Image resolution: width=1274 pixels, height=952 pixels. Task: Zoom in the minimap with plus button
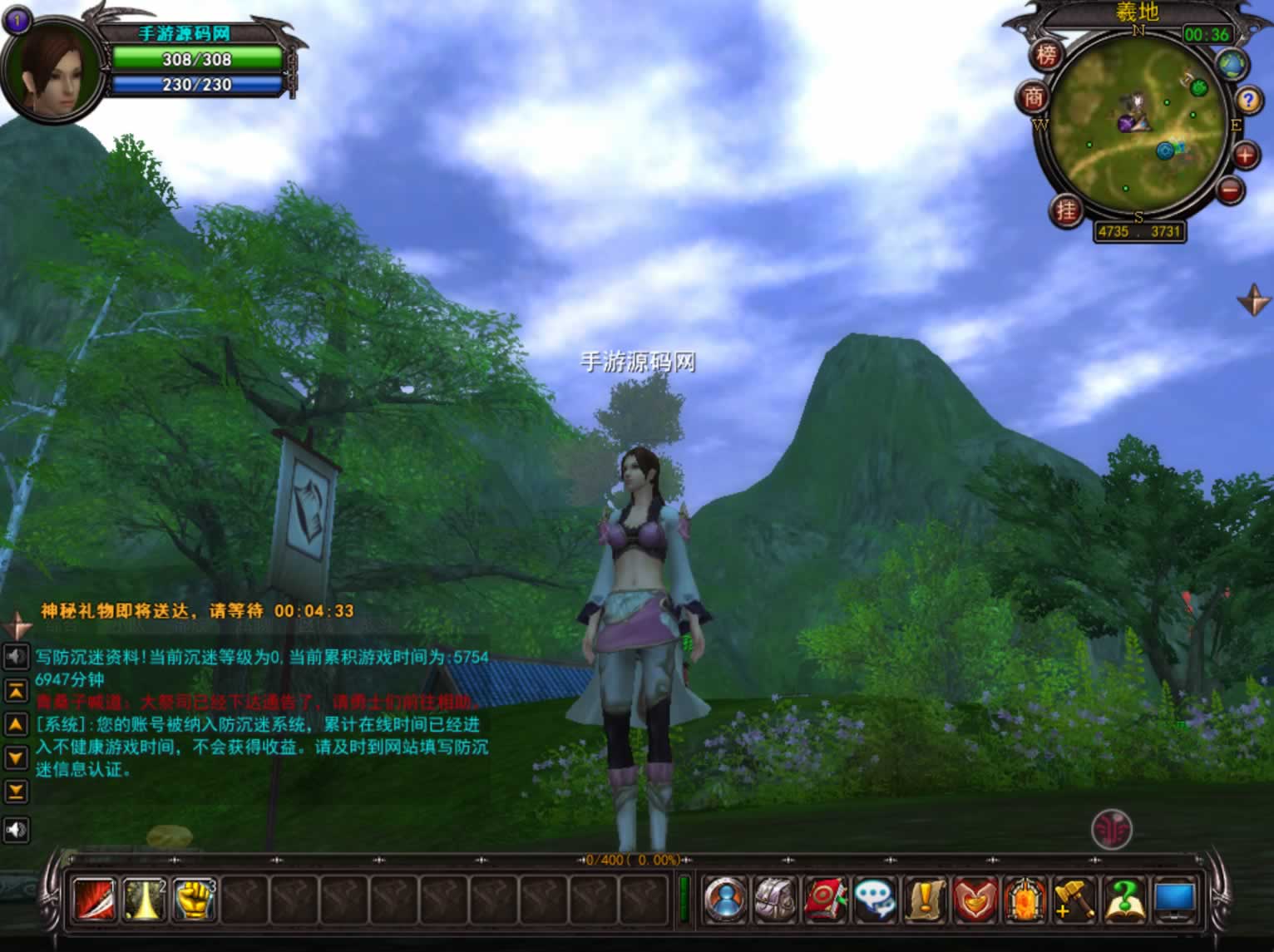[1245, 155]
